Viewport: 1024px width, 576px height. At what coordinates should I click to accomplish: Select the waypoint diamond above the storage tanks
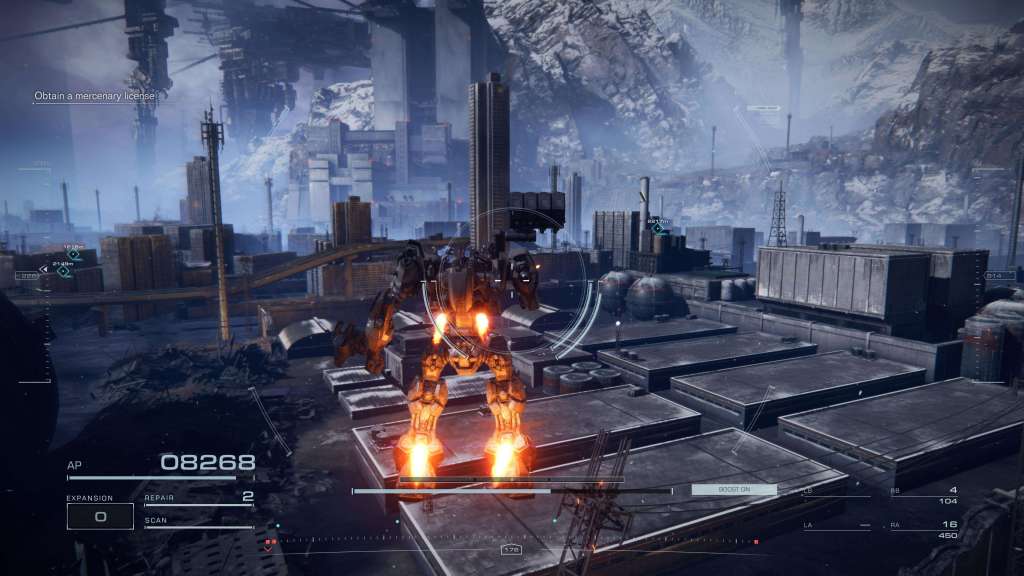pos(657,228)
